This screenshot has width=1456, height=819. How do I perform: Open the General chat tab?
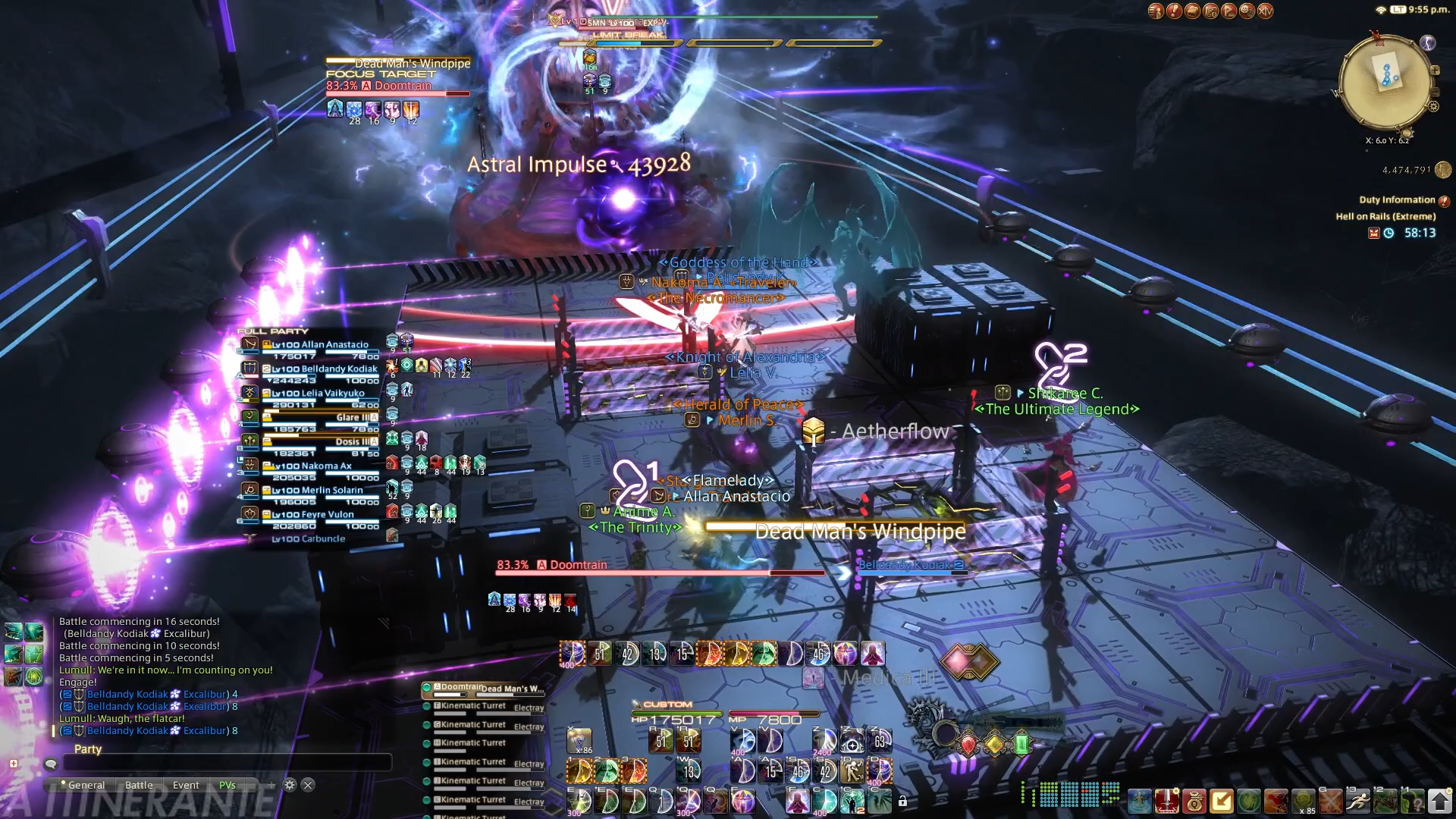click(x=86, y=785)
